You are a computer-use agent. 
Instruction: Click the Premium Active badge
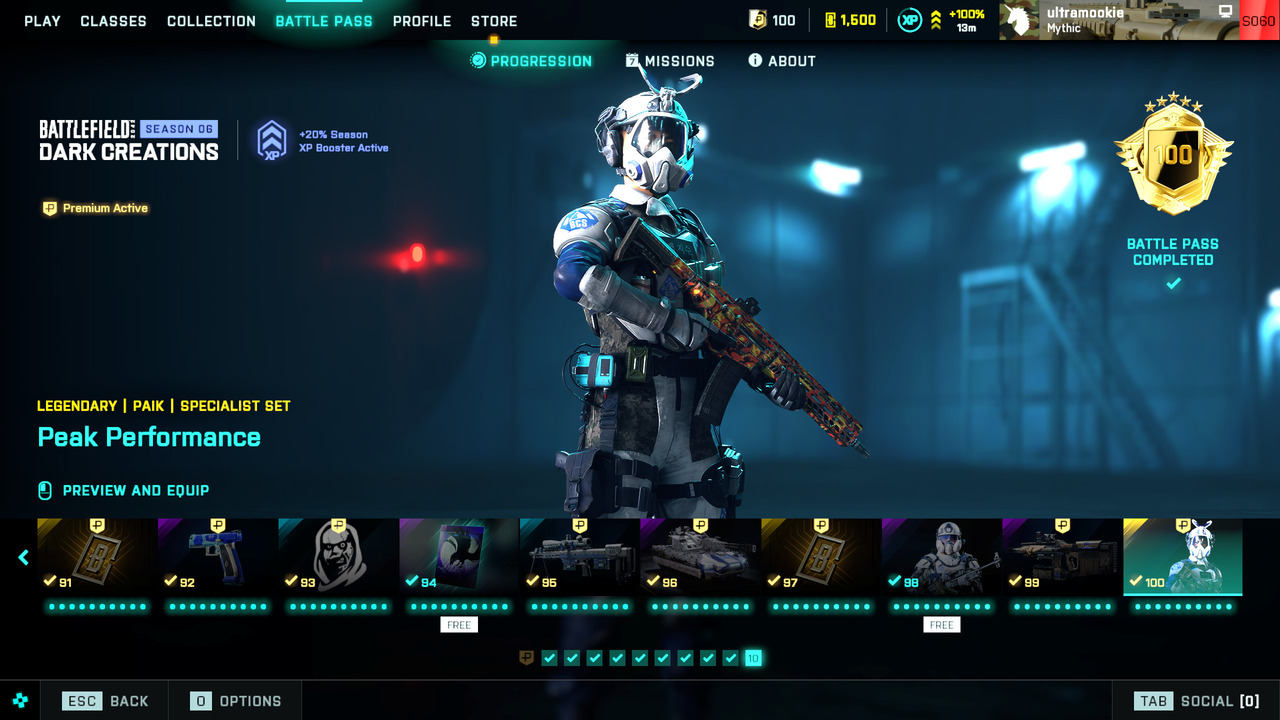click(95, 208)
